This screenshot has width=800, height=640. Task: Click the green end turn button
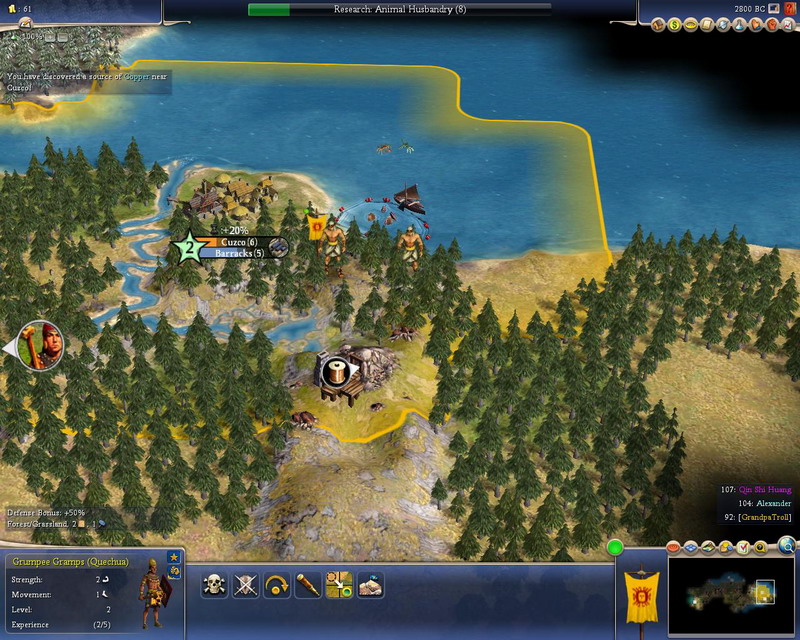(615, 547)
